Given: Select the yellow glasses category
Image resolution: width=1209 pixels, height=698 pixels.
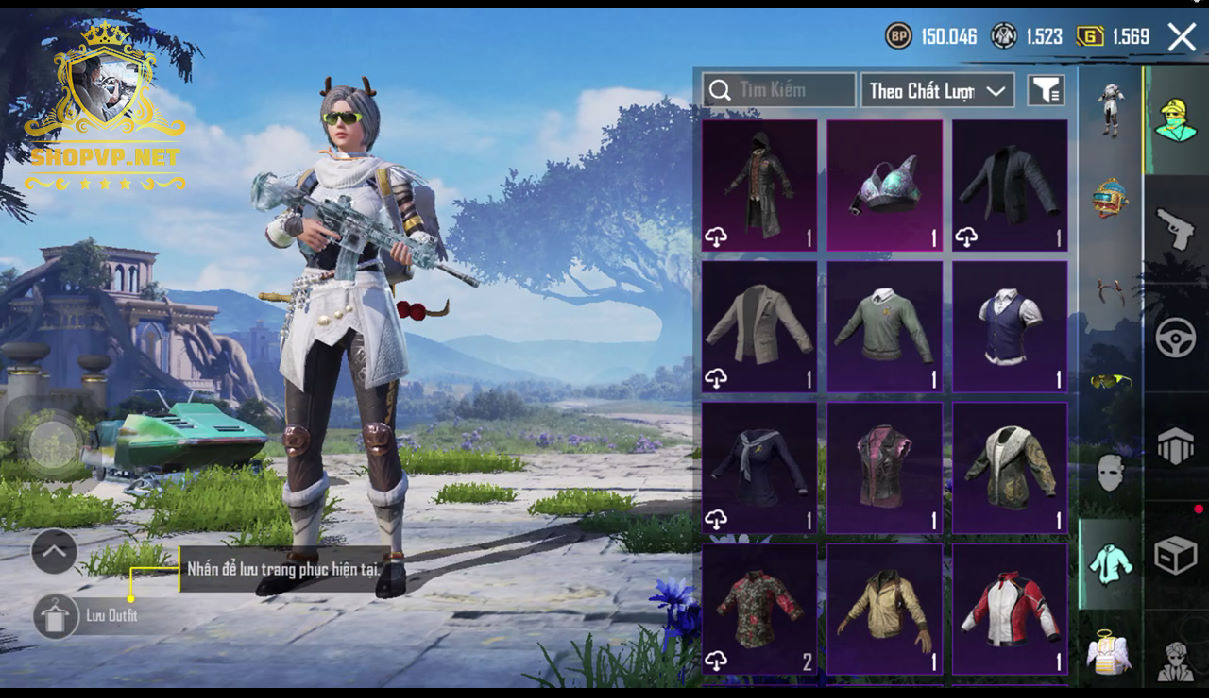Looking at the screenshot, I should click(x=1110, y=381).
